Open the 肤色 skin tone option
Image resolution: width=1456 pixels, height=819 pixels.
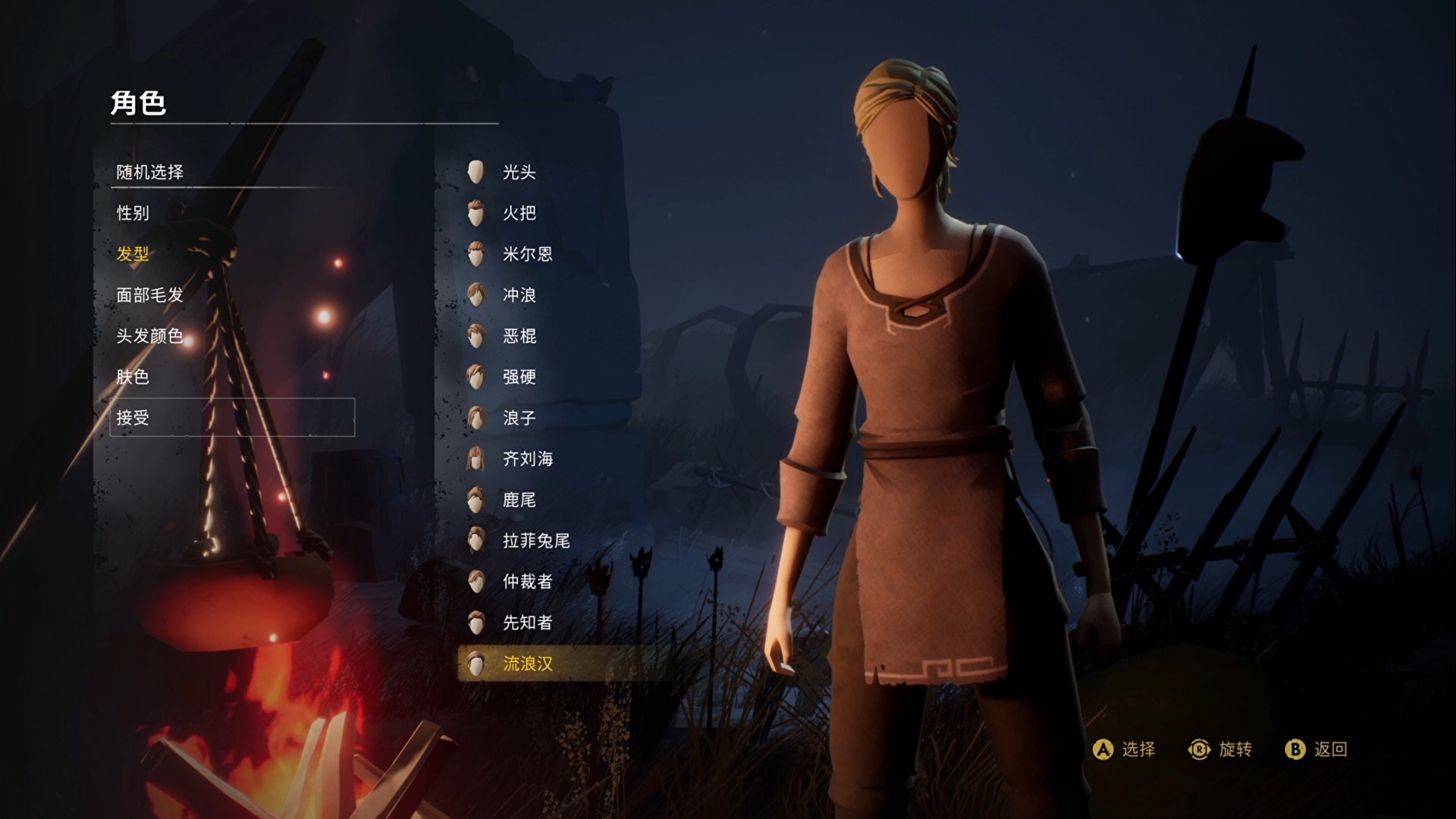(133, 377)
